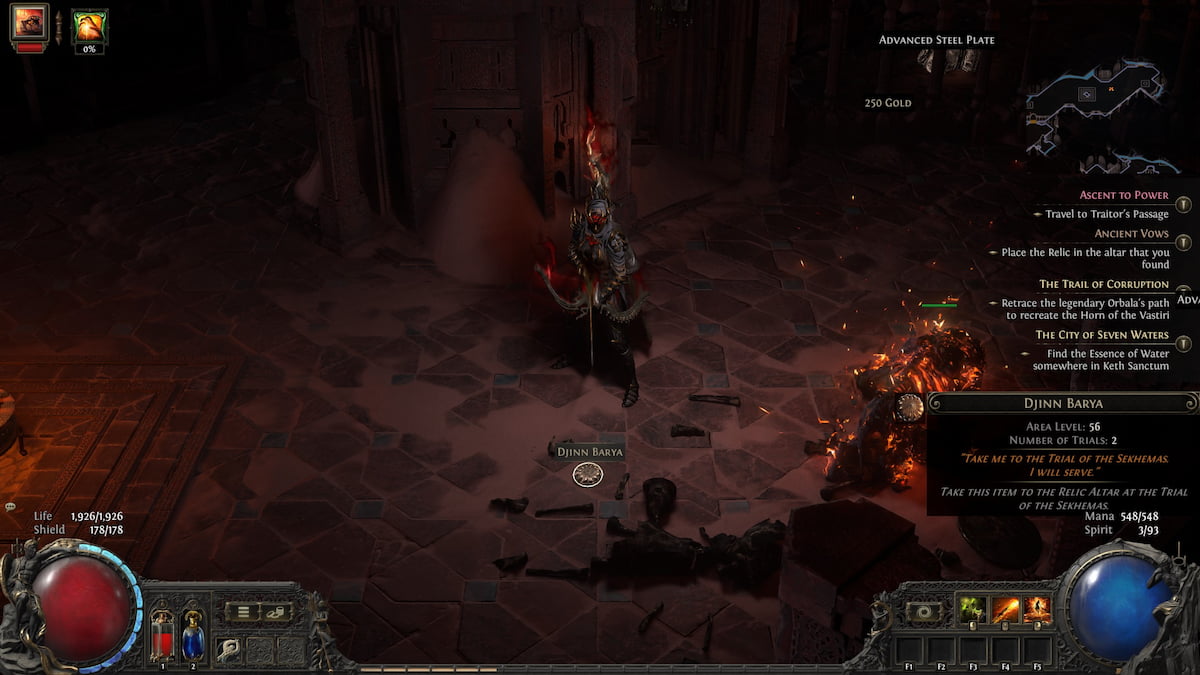Image resolution: width=1200 pixels, height=675 pixels.
Task: Select the Ancient Vows quest marker
Action: tap(1184, 242)
